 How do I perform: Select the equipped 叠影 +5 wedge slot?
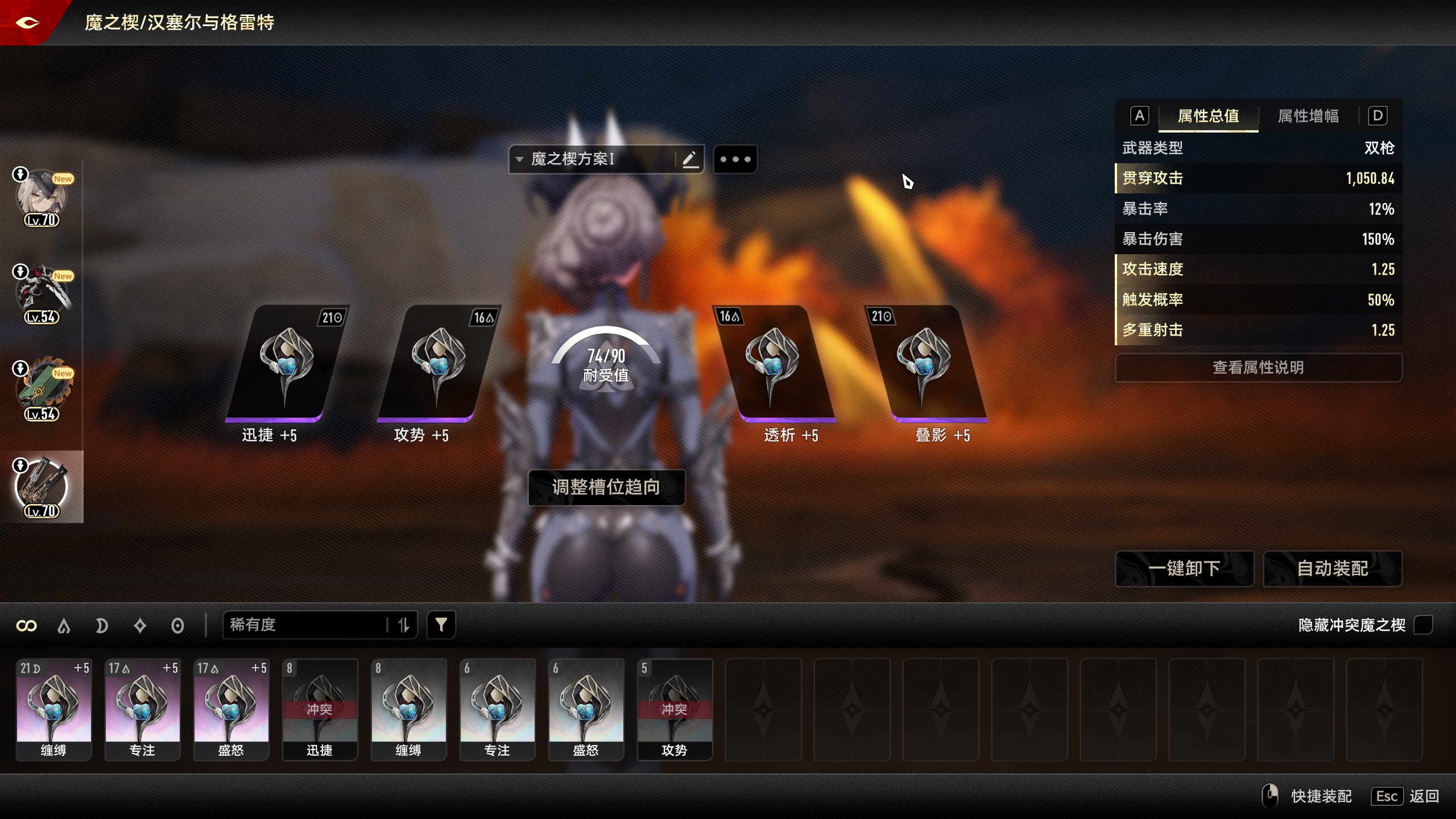[x=924, y=364]
